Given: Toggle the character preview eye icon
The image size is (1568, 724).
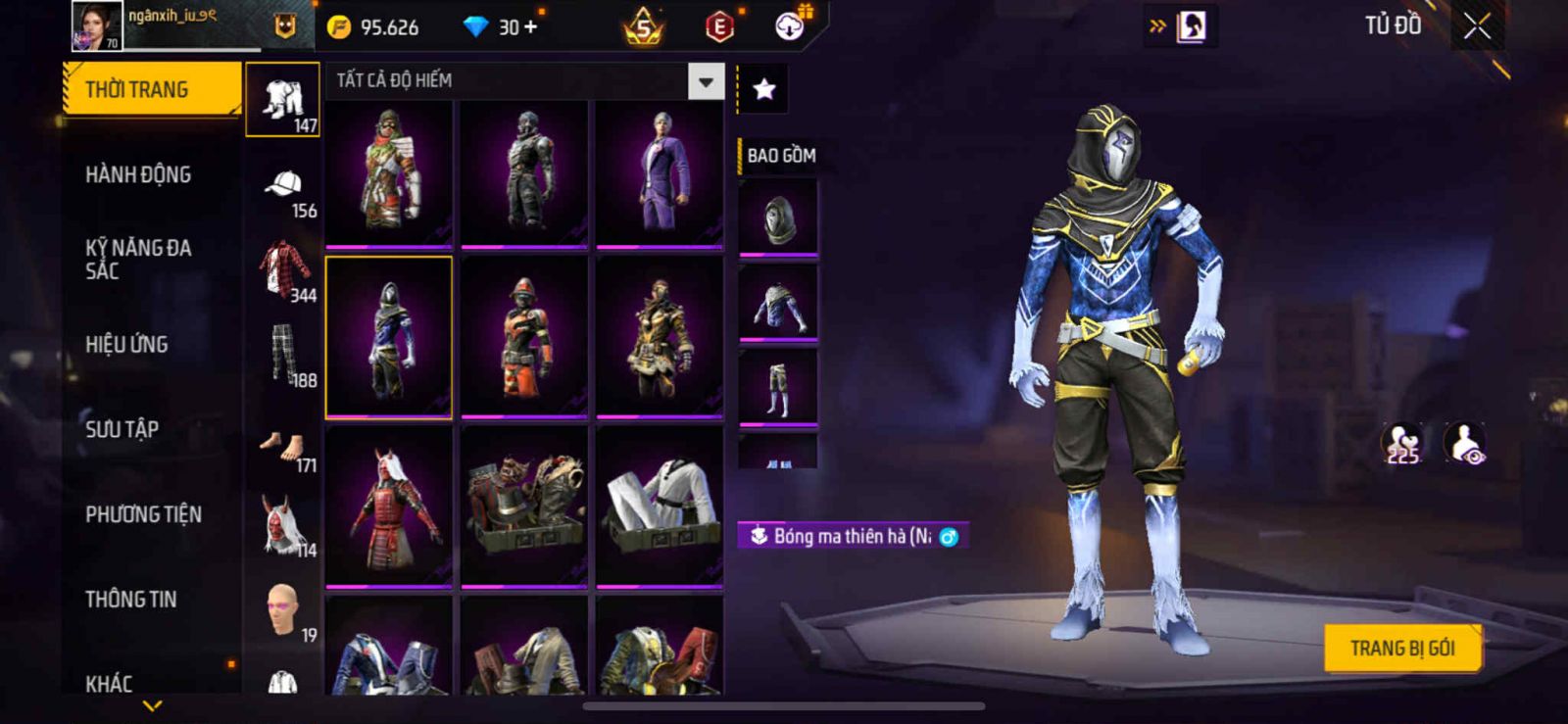Looking at the screenshot, I should pos(1465,443).
